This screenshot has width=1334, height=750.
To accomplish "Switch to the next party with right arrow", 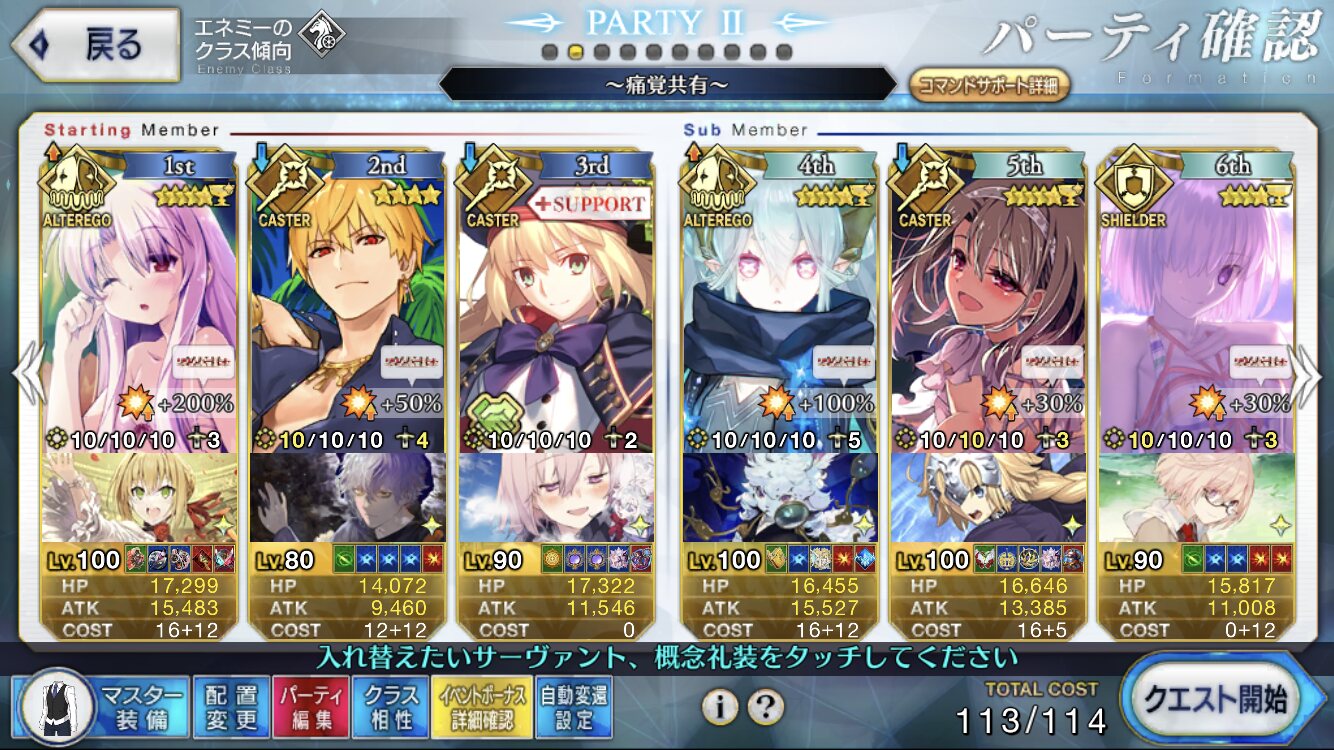I will click(x=1309, y=375).
